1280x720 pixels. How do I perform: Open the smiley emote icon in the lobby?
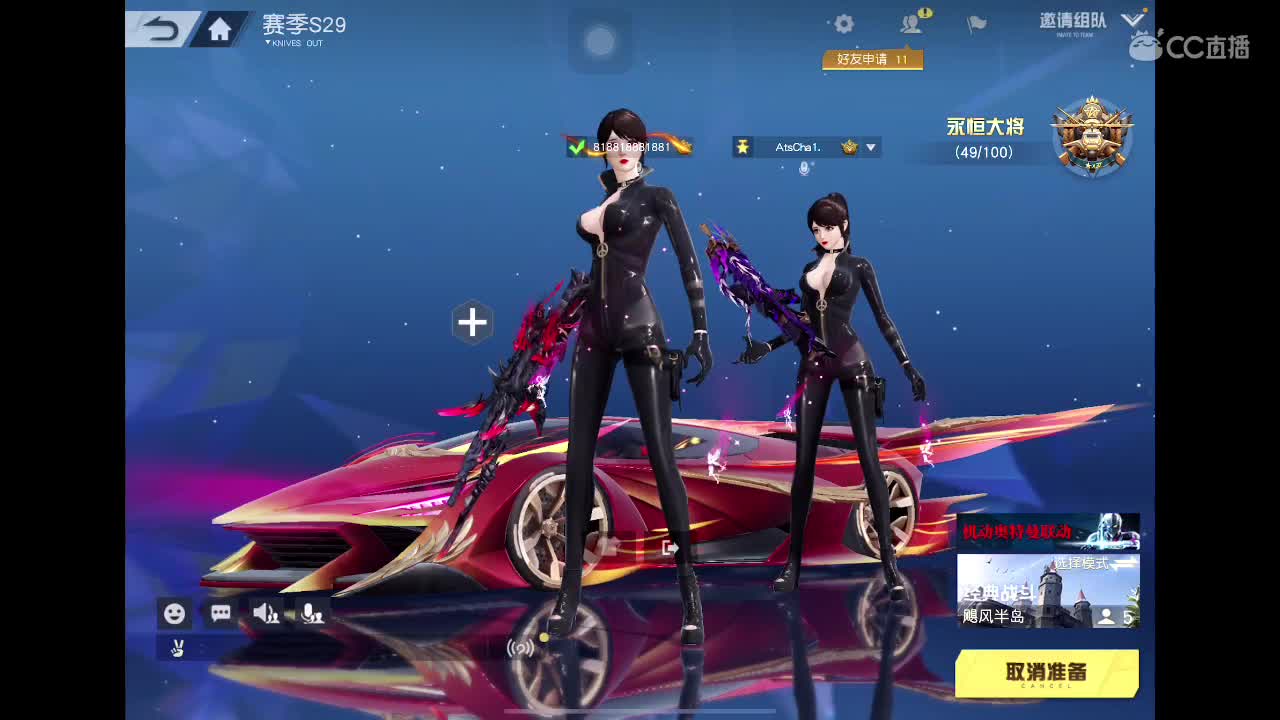click(x=174, y=613)
